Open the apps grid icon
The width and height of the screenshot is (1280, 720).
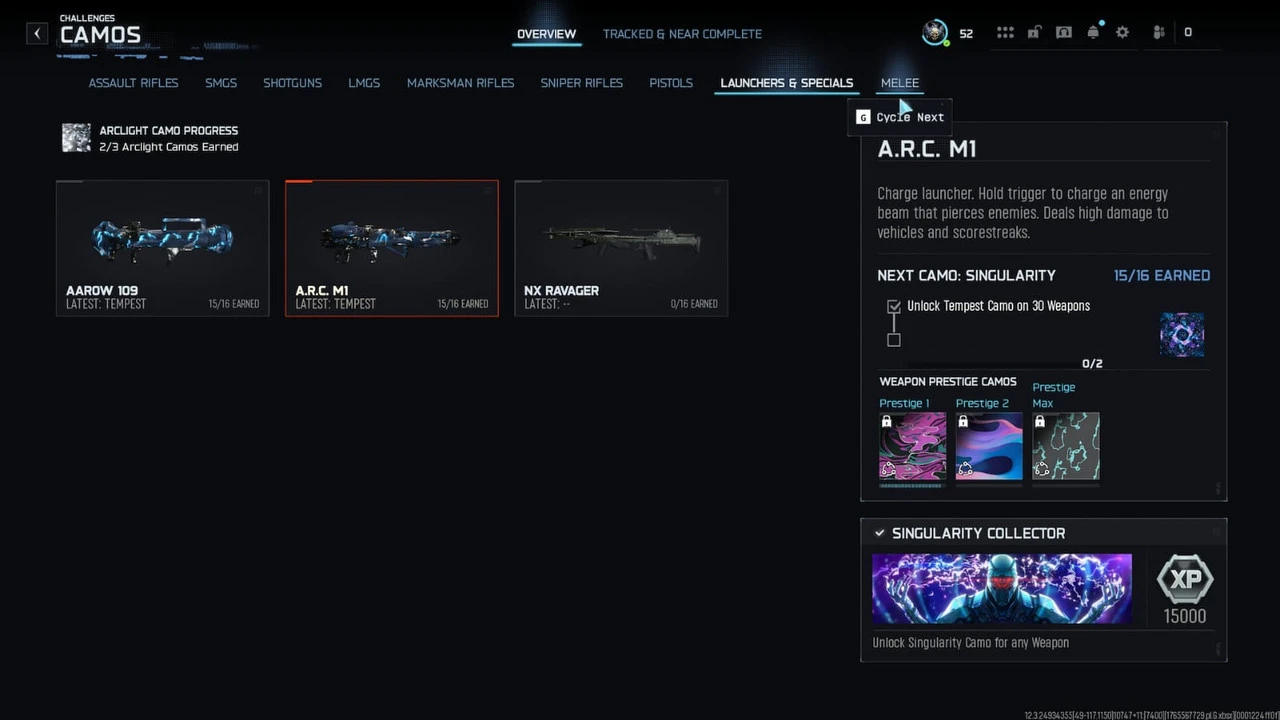pos(1005,31)
